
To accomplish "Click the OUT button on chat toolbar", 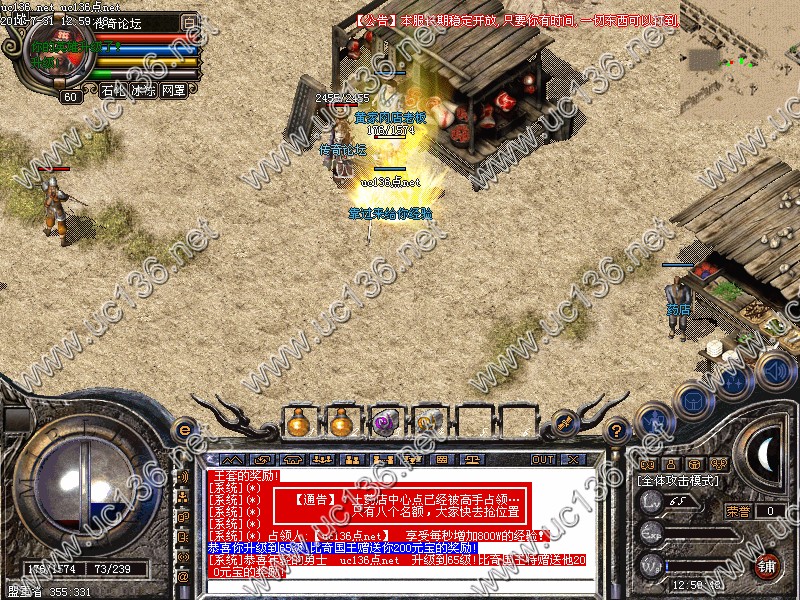I will [542, 459].
